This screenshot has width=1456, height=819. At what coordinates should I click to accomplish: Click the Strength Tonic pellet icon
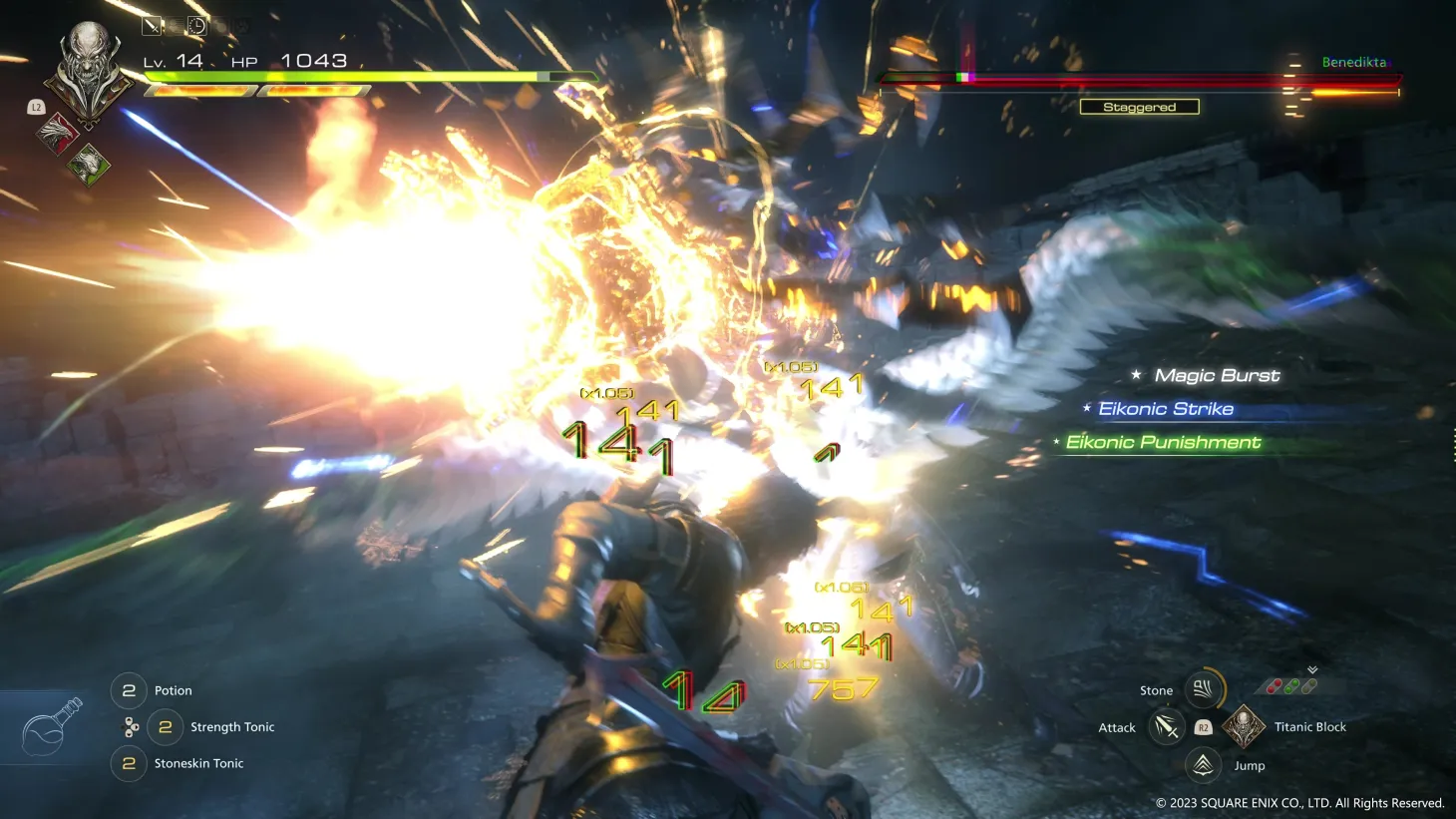[x=131, y=727]
